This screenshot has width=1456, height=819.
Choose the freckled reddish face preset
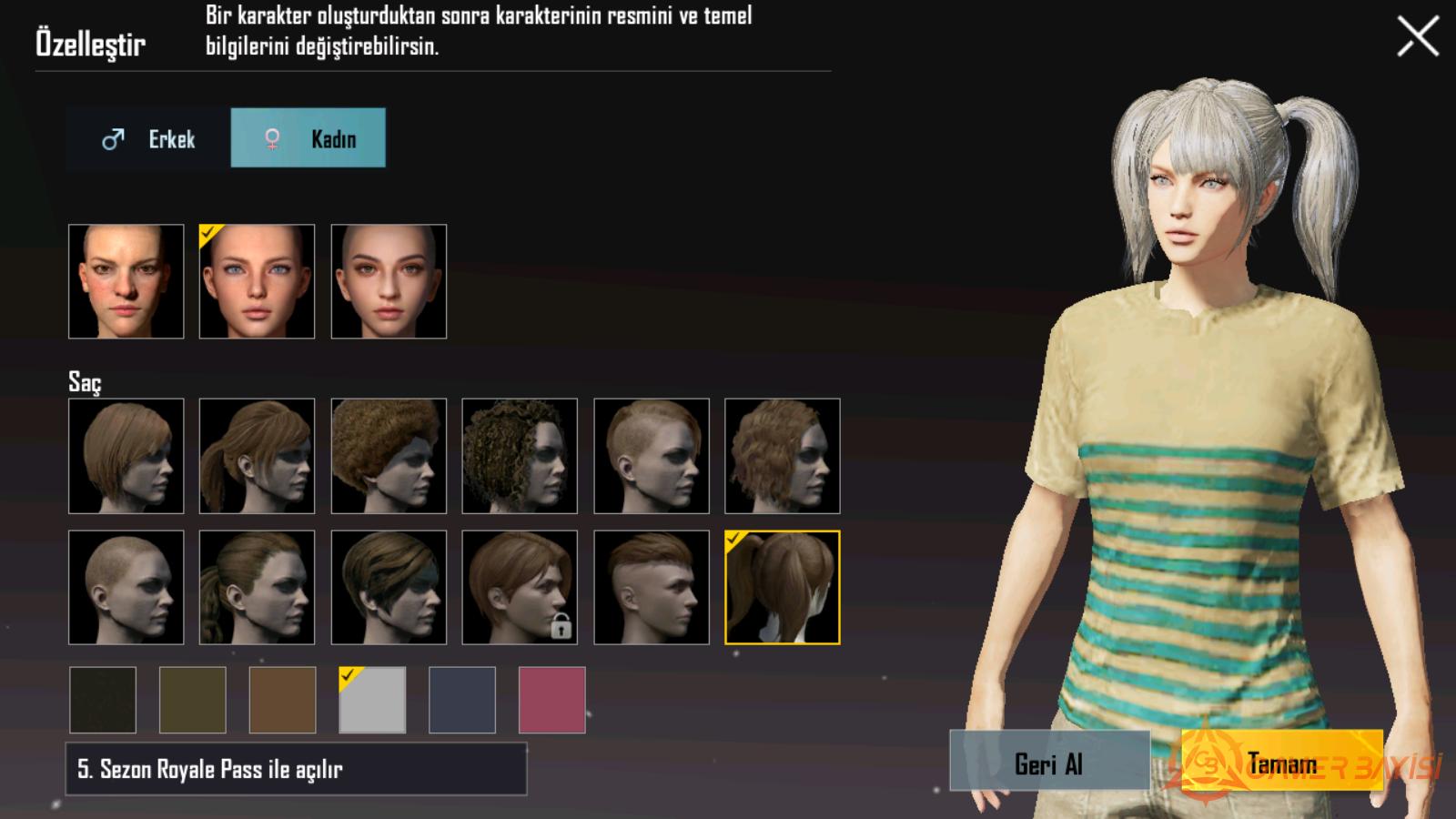126,282
